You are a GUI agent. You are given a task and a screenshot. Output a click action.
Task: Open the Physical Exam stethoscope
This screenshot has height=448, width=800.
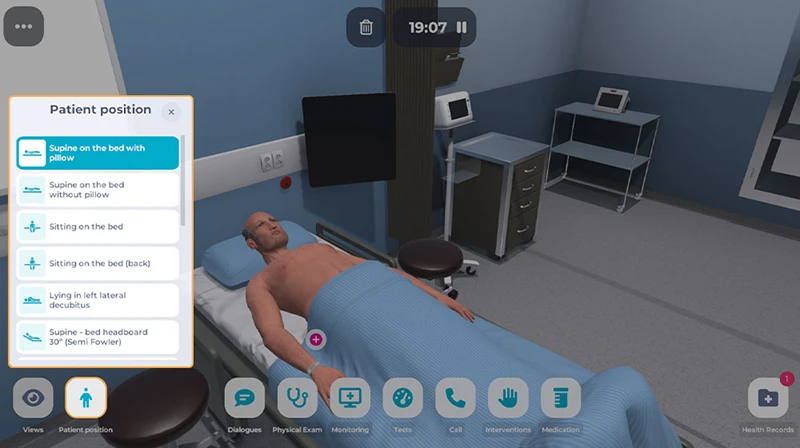[297, 398]
